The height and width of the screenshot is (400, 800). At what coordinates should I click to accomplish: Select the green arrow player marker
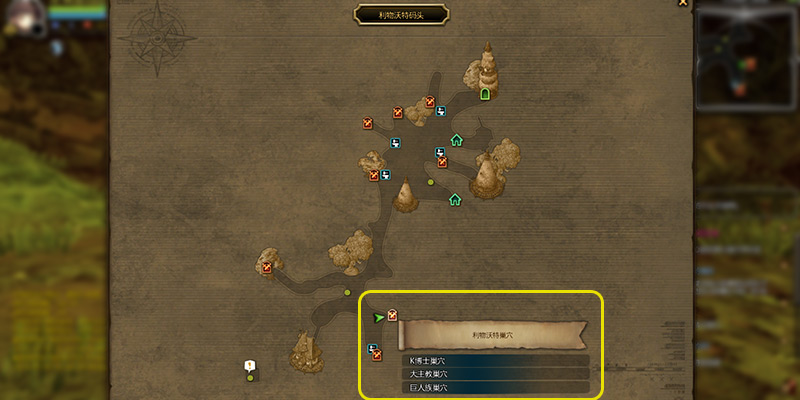click(x=378, y=318)
